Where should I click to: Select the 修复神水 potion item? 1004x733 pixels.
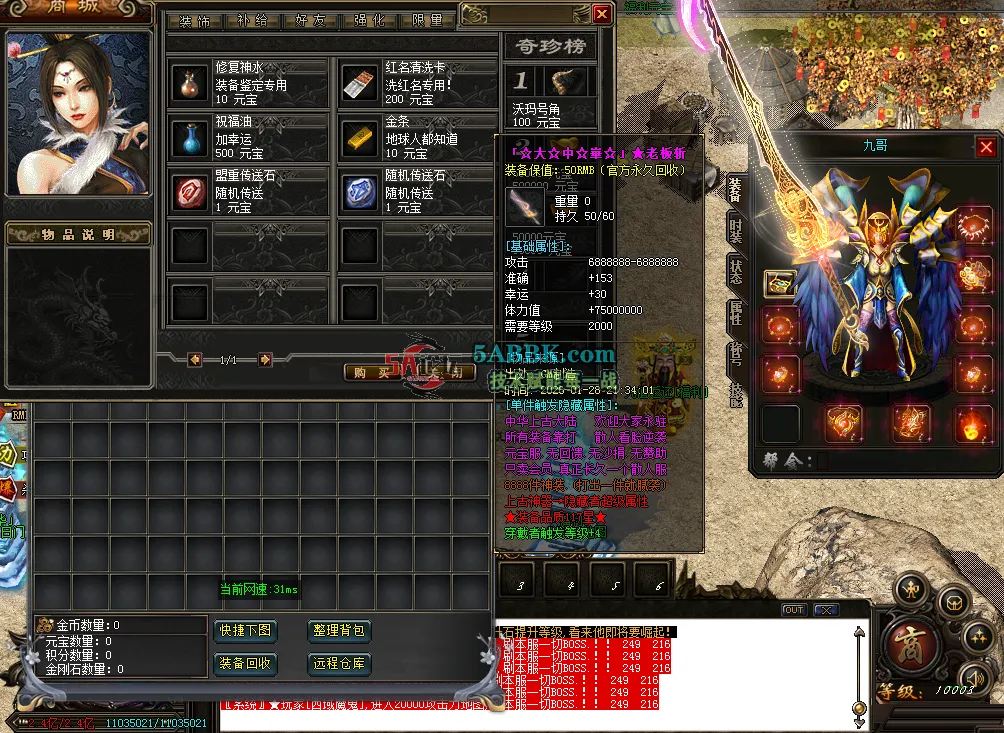click(188, 84)
